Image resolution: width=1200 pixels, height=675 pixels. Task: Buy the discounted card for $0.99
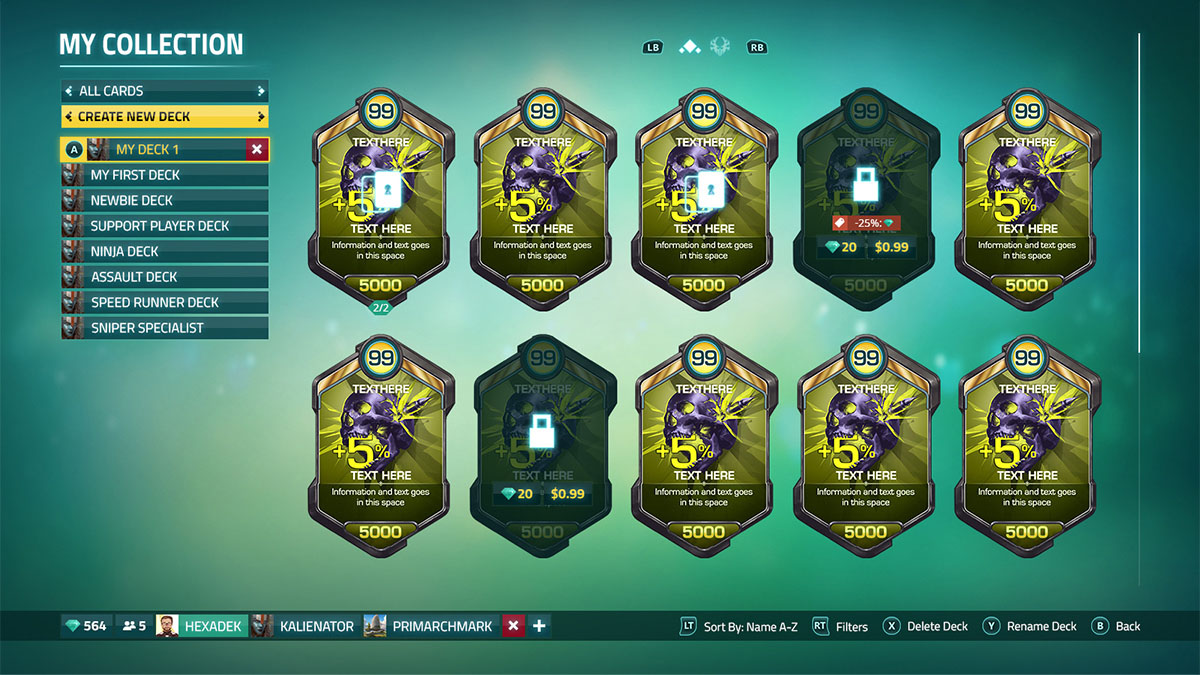[888, 246]
